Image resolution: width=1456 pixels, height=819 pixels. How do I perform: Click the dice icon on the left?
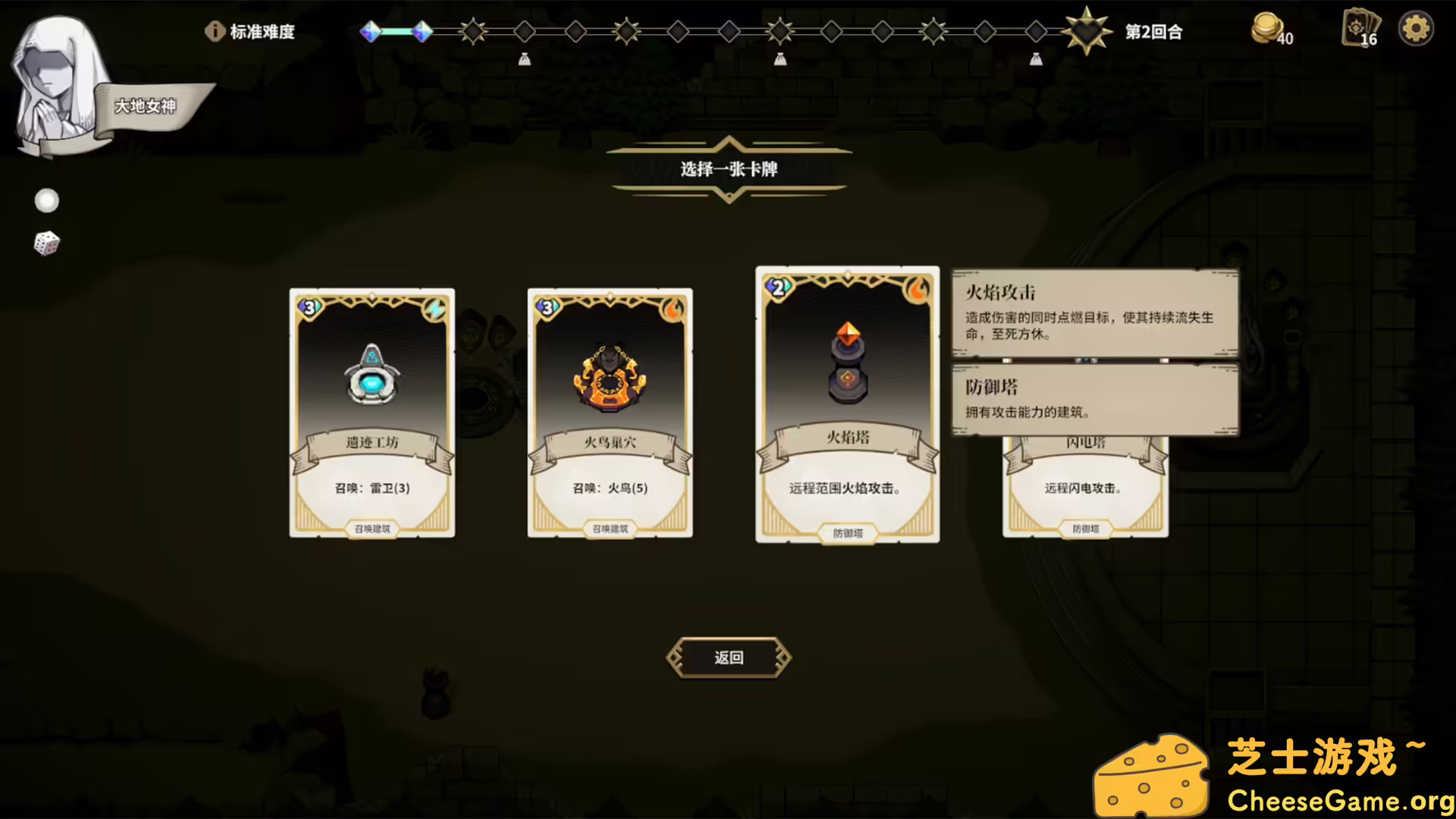coord(46,242)
